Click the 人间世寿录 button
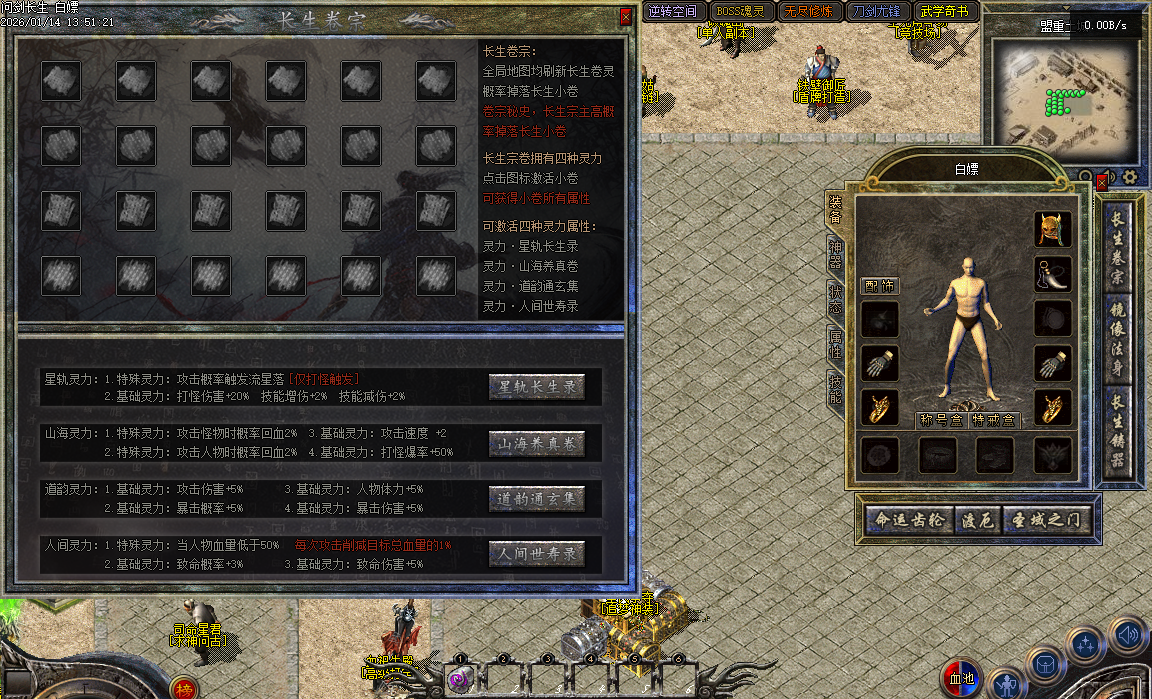Screen dimensions: 1152x699 click(537, 553)
